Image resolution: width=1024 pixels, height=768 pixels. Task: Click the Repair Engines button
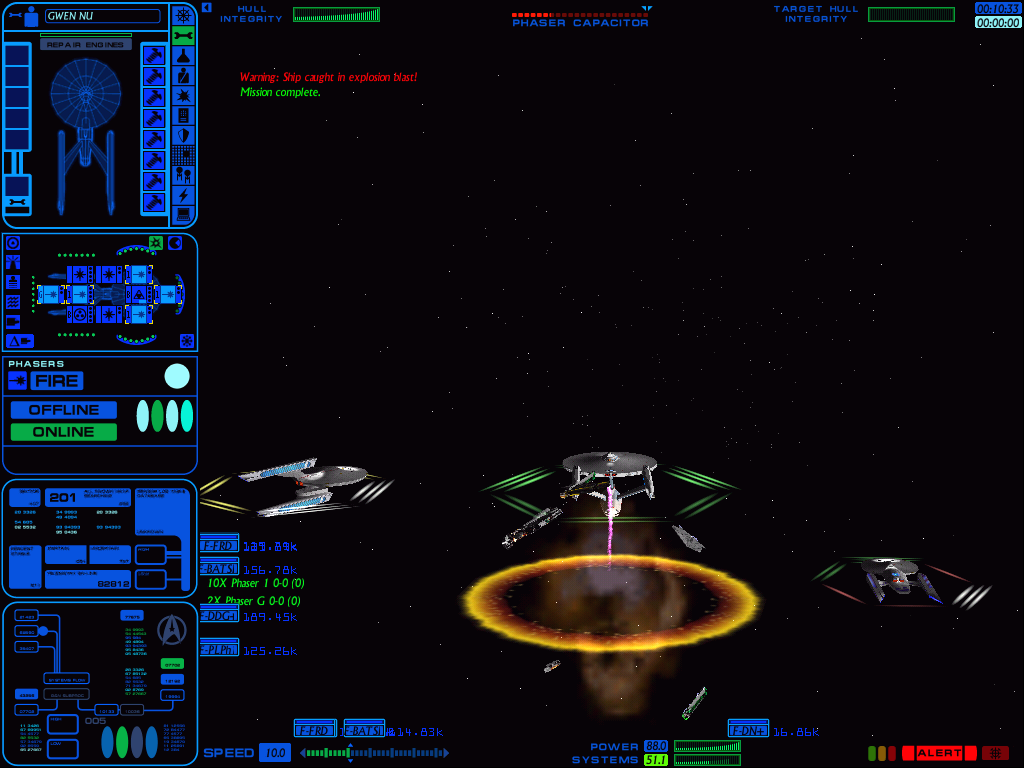click(x=86, y=45)
